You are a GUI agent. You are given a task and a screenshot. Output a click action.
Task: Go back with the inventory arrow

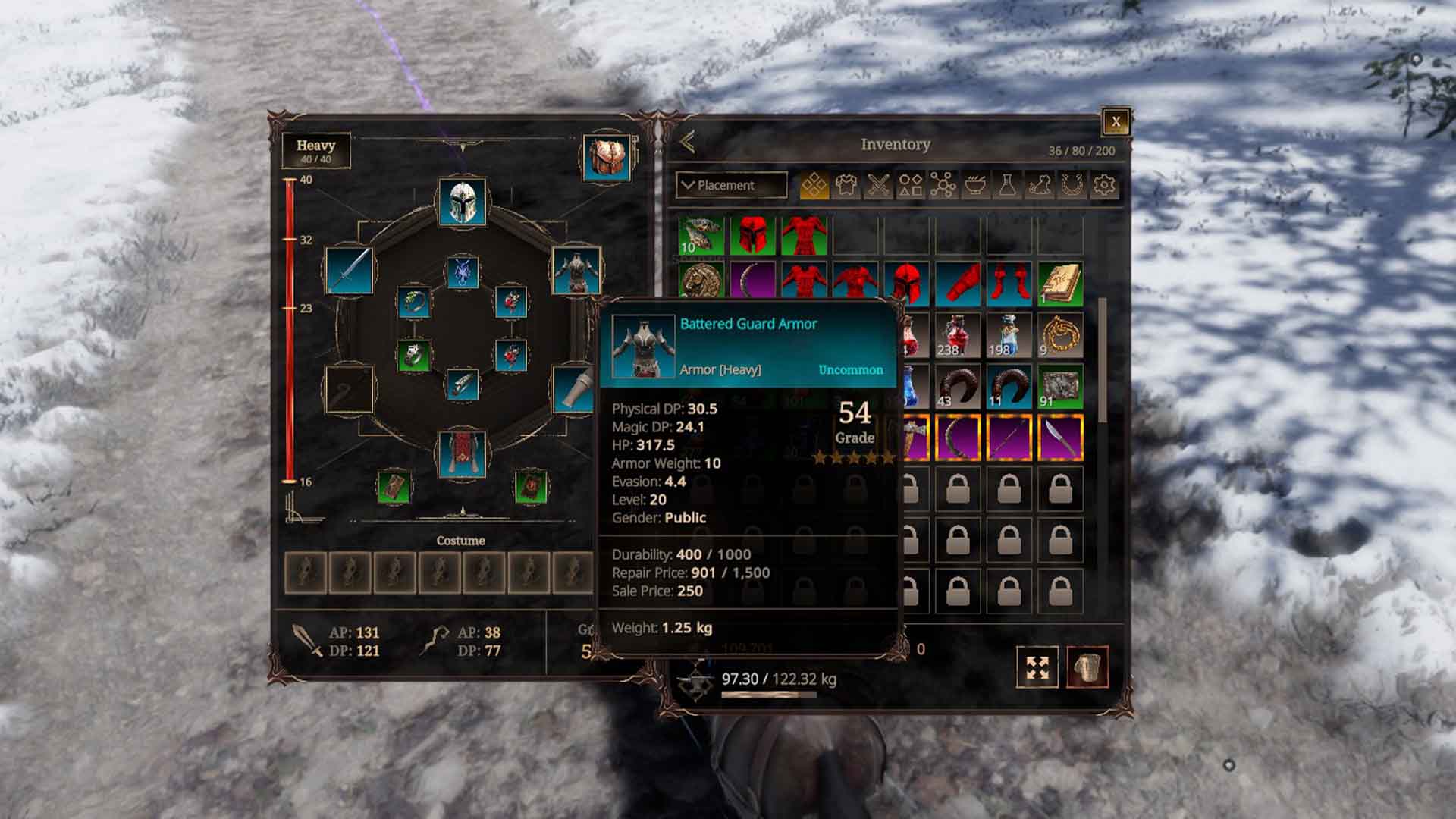(689, 143)
